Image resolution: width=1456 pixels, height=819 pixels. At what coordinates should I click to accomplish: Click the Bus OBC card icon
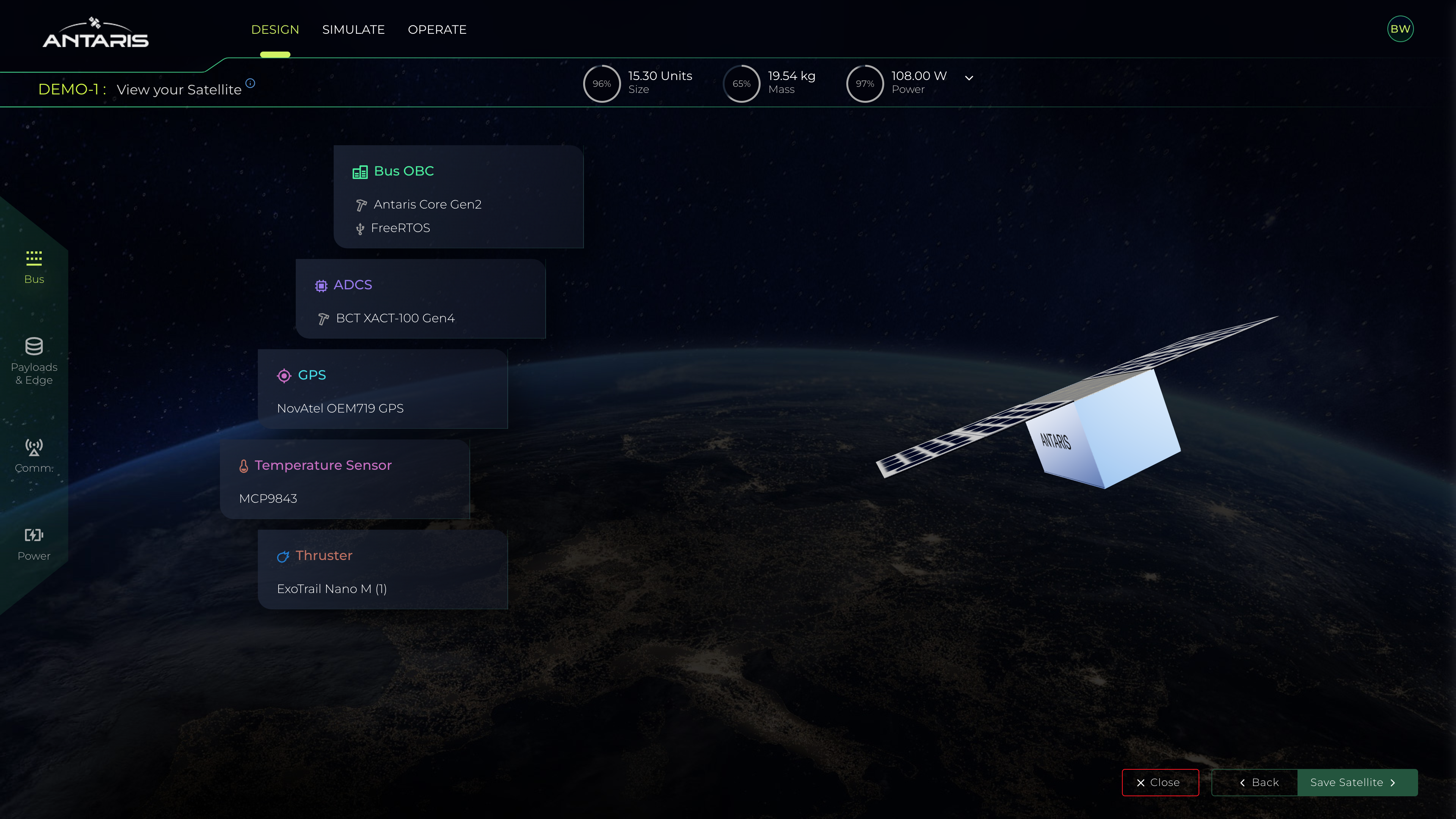(361, 171)
